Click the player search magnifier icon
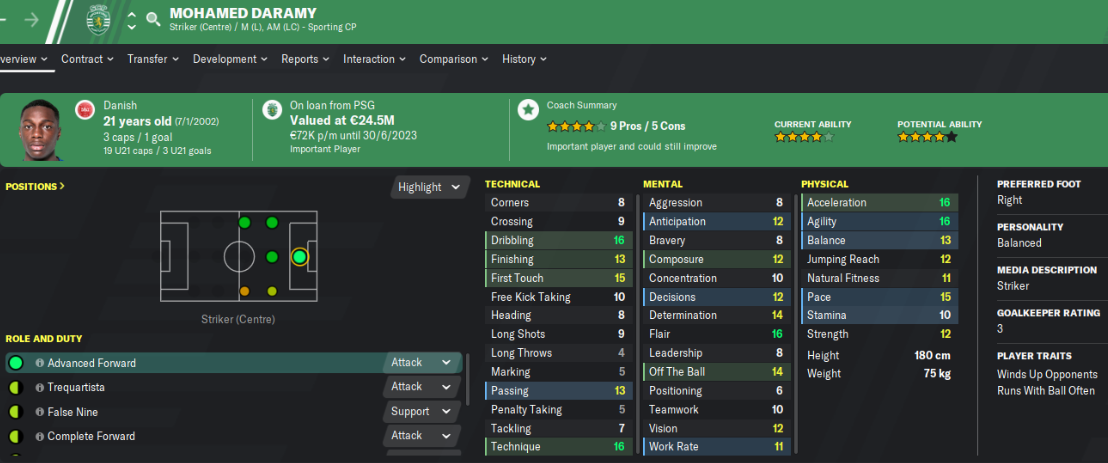Screen dimensions: 1108x463 pos(153,18)
